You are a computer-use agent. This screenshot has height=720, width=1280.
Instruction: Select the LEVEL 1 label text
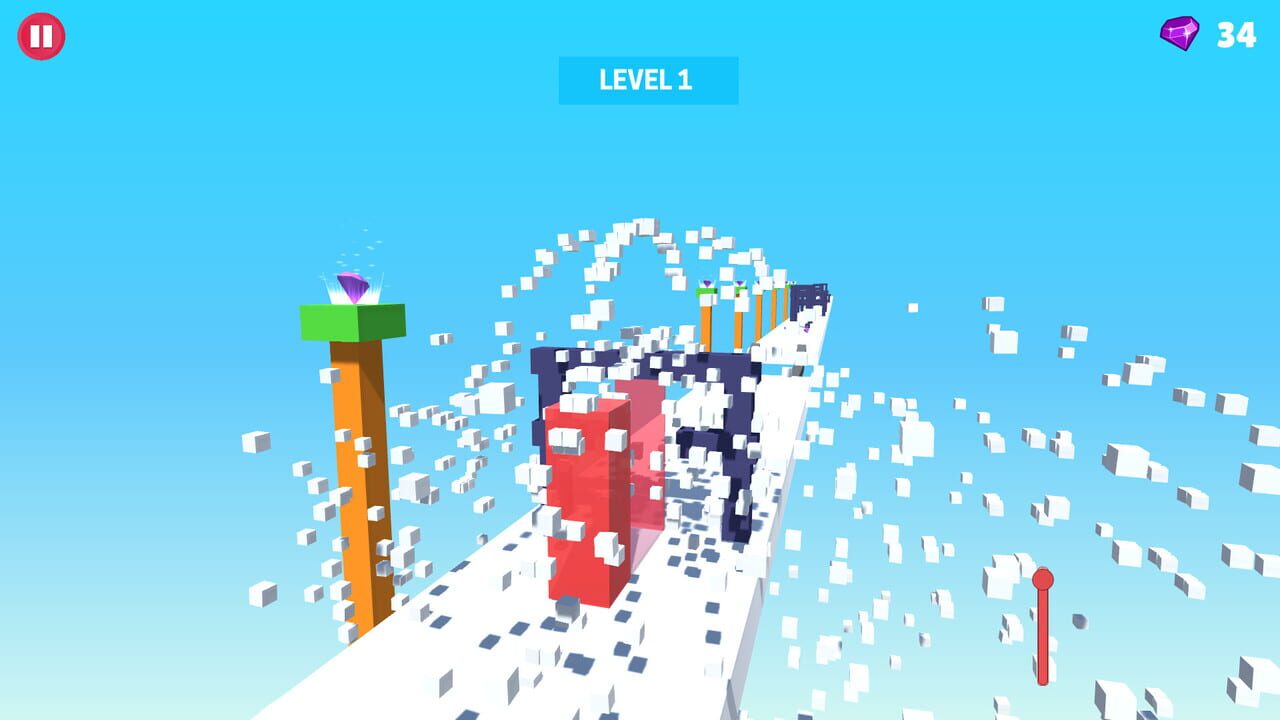pos(648,77)
